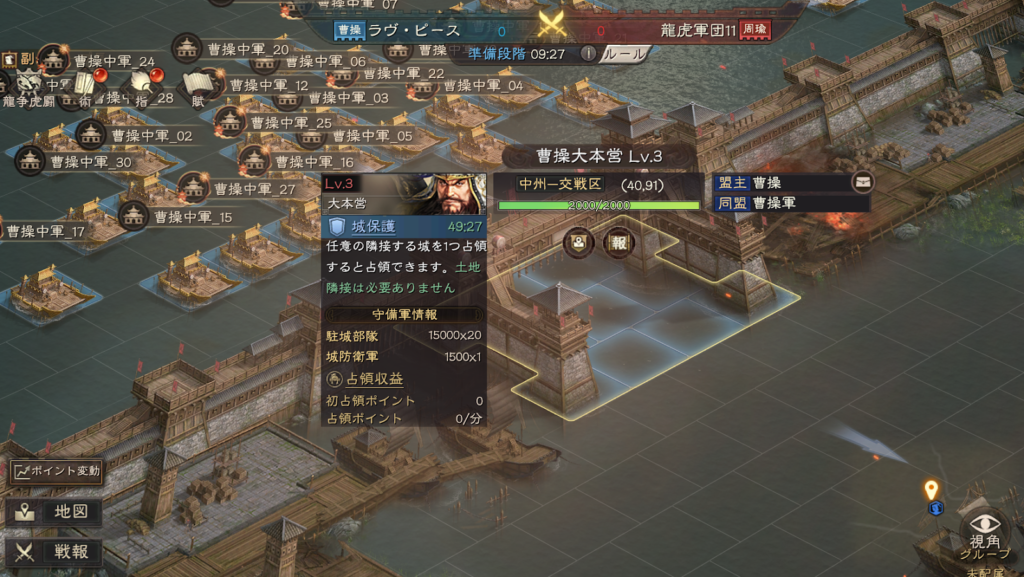This screenshot has height=577, width=1024.
Task: Select the 曹操中軍_27 camp label
Action: (254, 189)
